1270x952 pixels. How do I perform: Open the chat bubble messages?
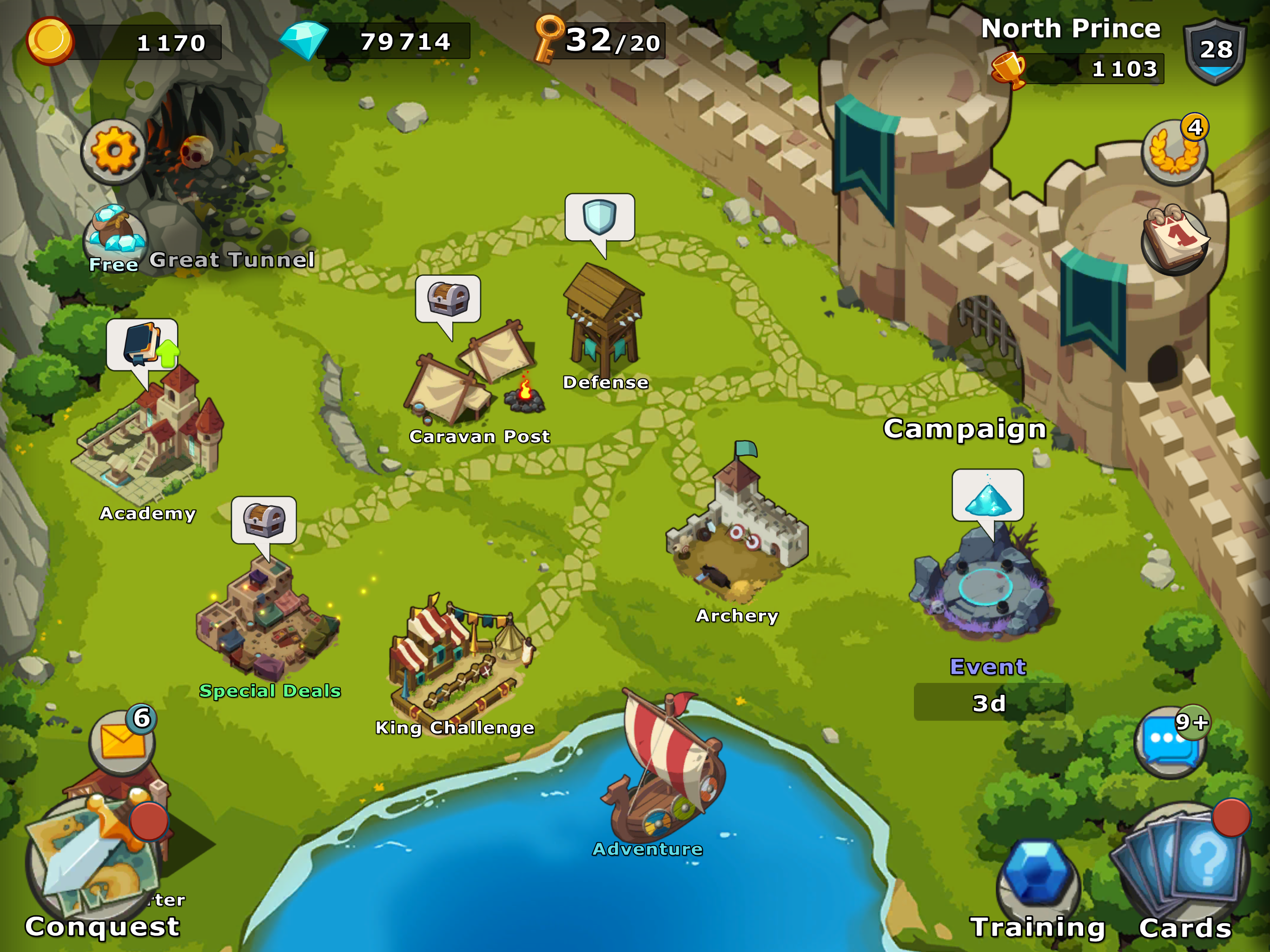pyautogui.click(x=1170, y=742)
